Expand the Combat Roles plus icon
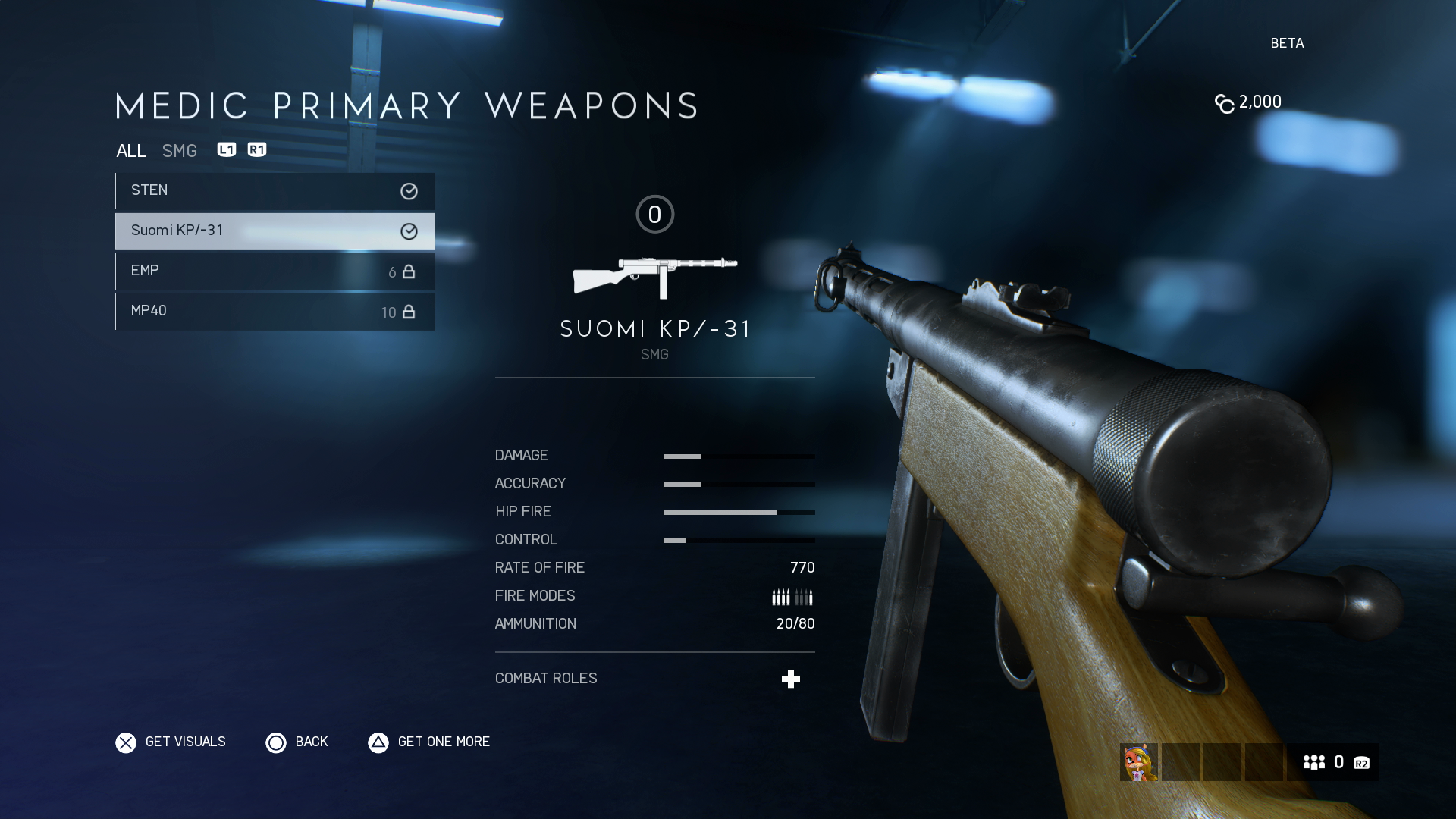1456x819 pixels. pyautogui.click(x=791, y=679)
